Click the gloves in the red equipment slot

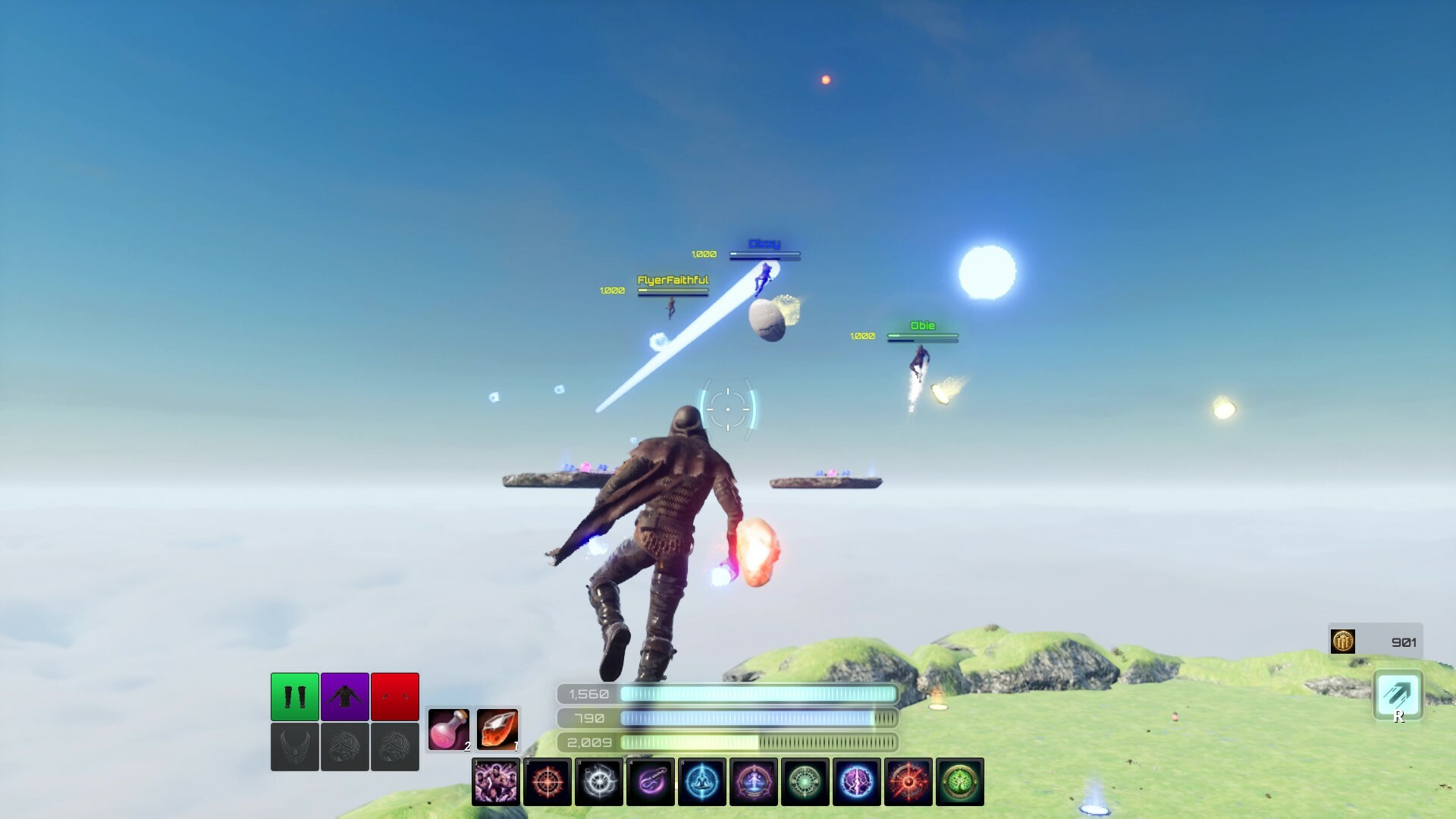tap(395, 696)
